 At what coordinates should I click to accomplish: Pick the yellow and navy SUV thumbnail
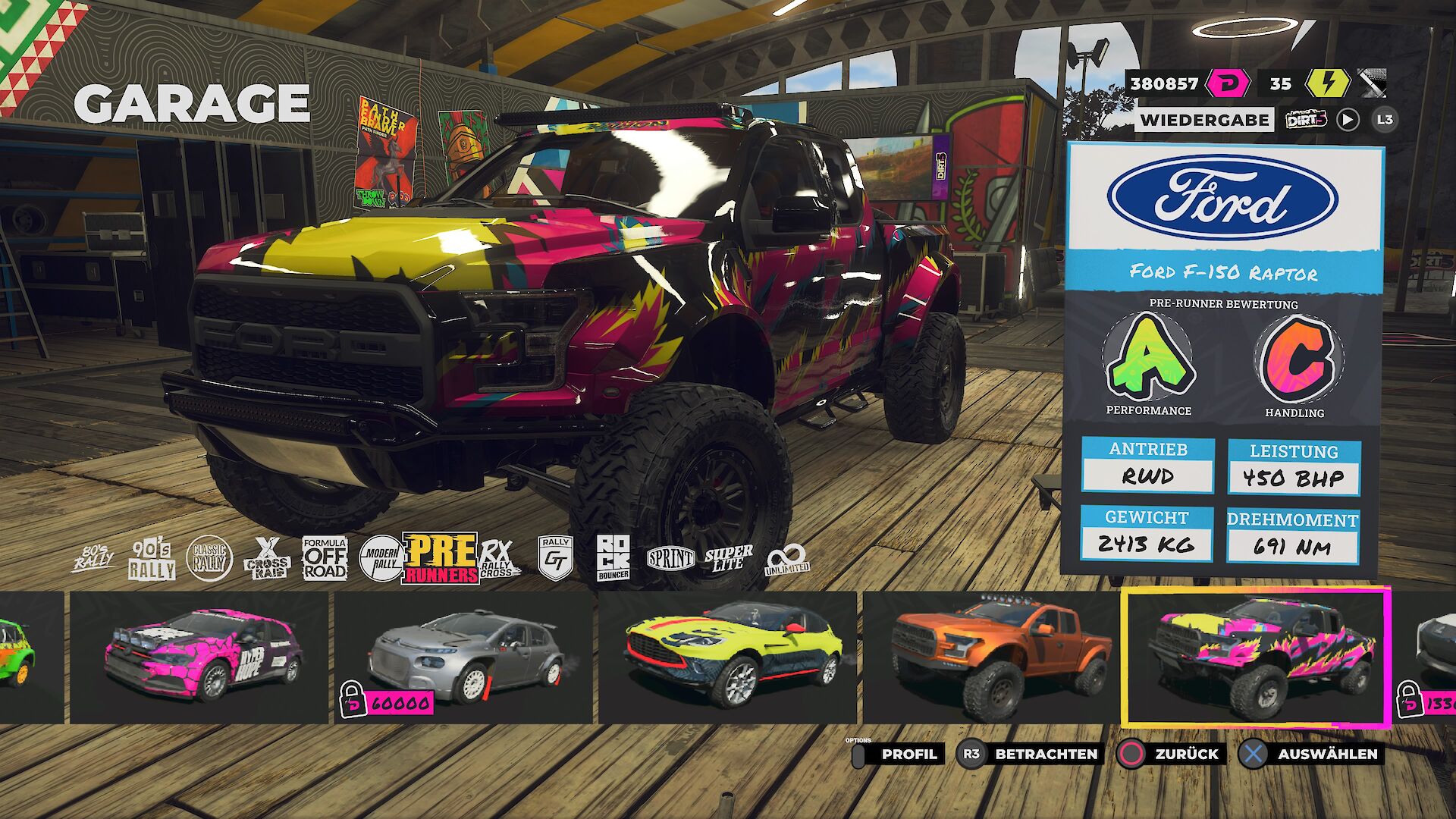point(728,657)
